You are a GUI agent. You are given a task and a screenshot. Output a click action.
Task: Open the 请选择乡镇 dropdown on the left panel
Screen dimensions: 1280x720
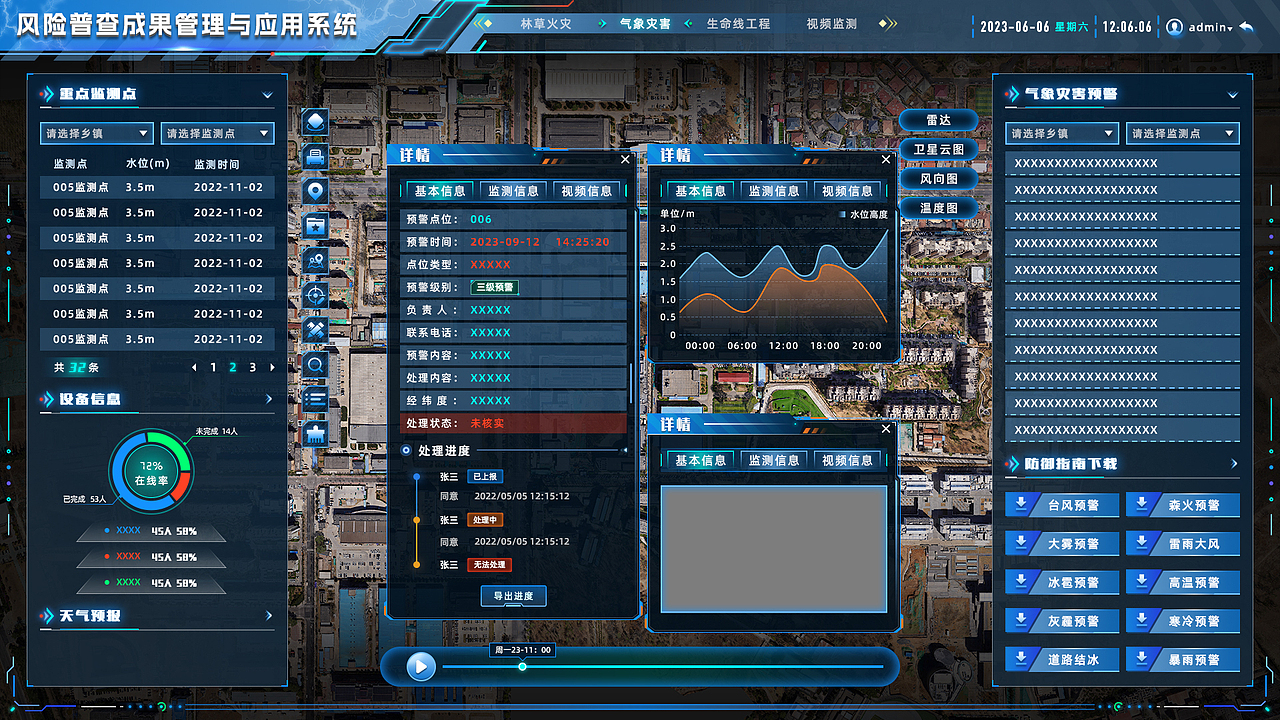point(96,132)
